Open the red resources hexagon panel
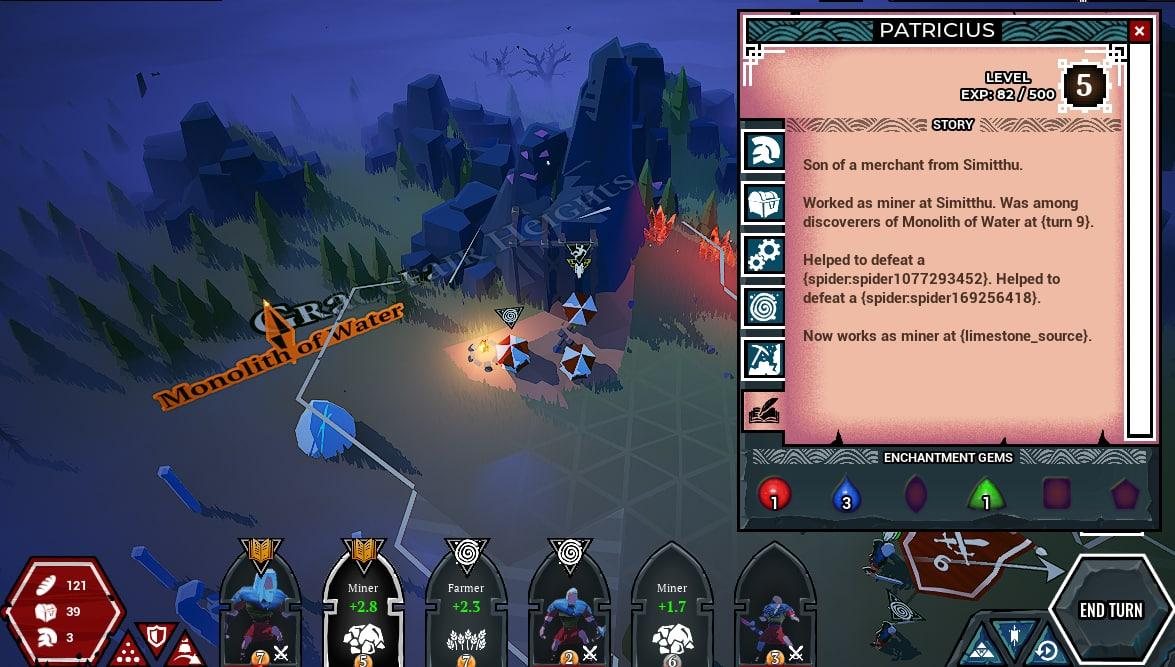1175x667 pixels. point(63,610)
